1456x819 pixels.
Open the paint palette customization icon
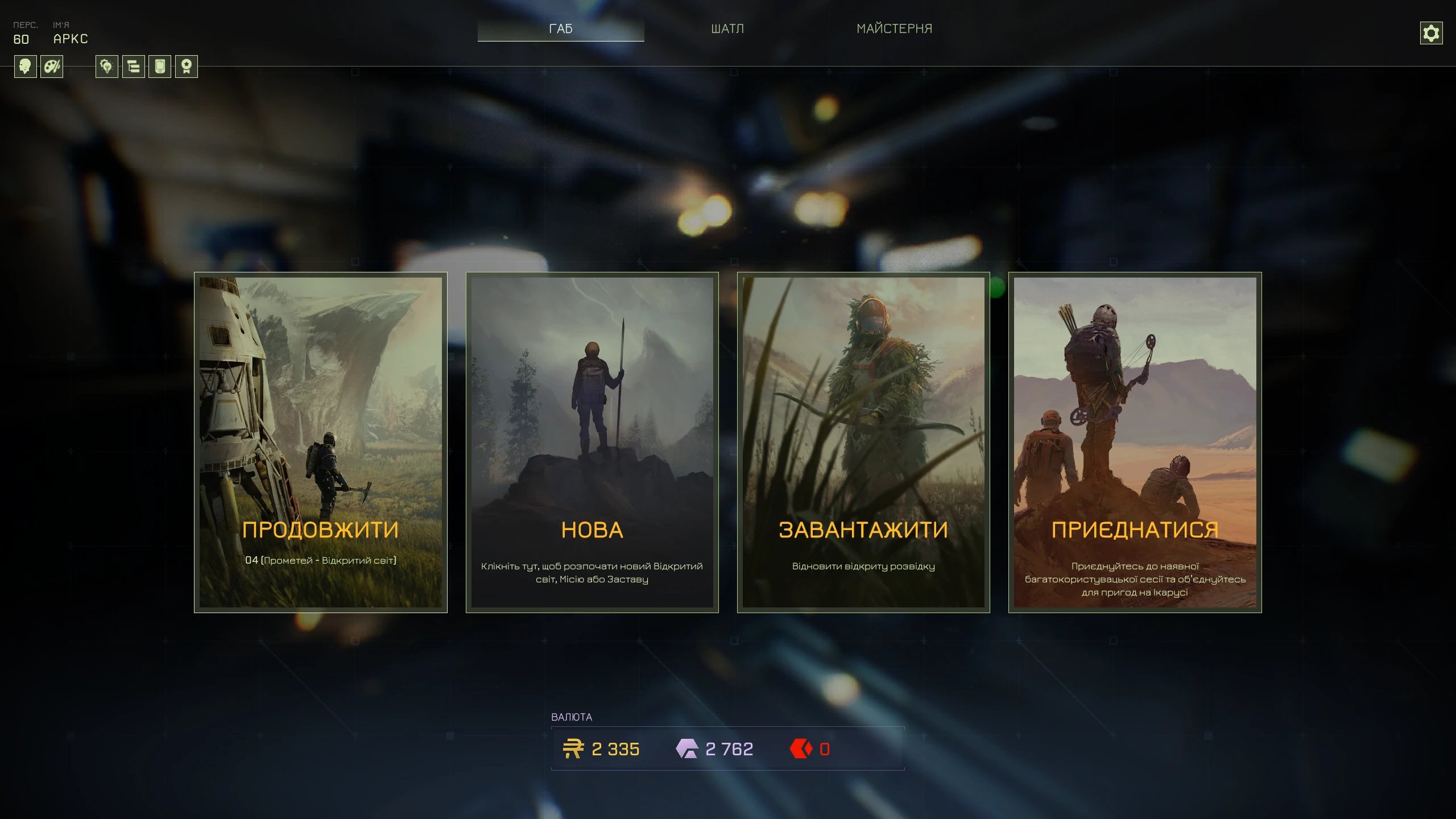pos(52,67)
